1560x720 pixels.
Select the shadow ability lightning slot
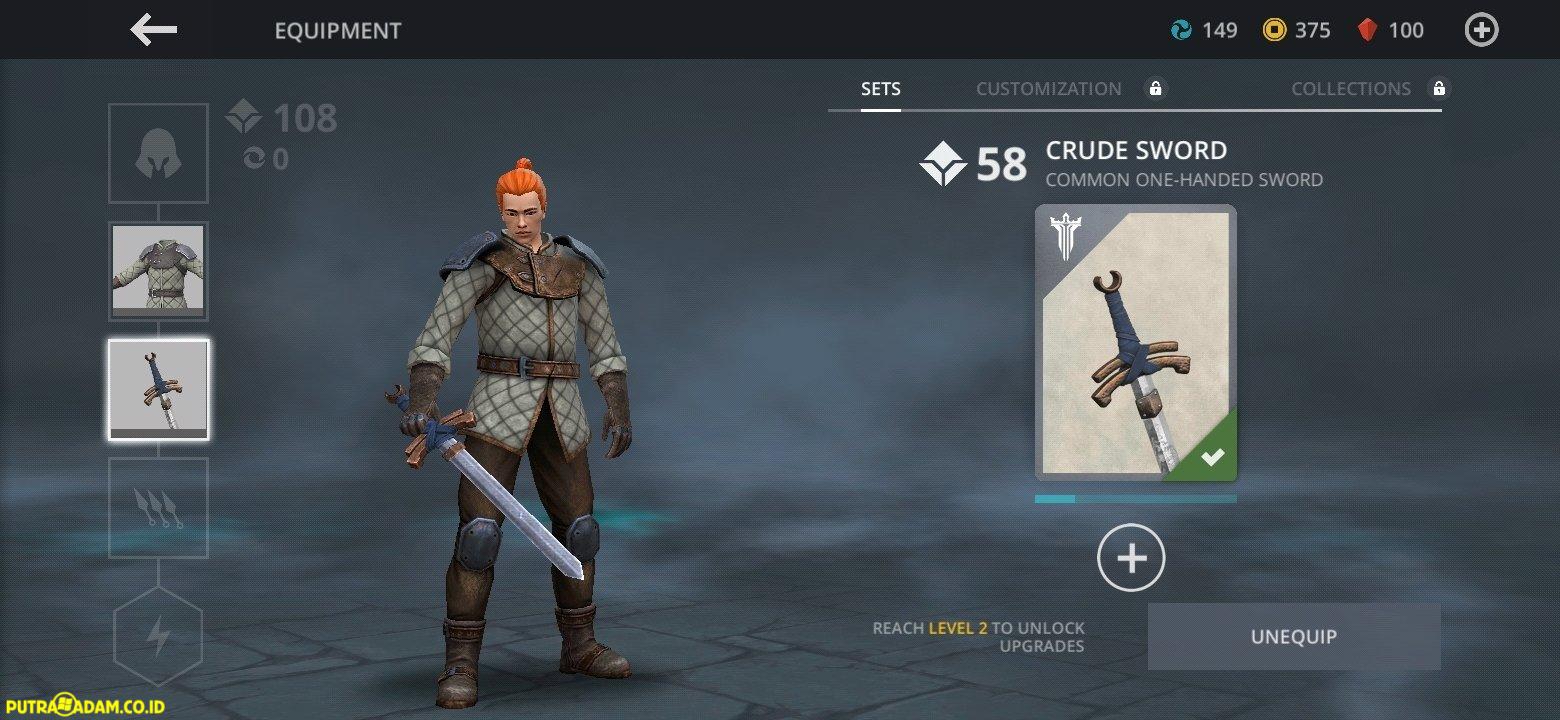[x=157, y=635]
